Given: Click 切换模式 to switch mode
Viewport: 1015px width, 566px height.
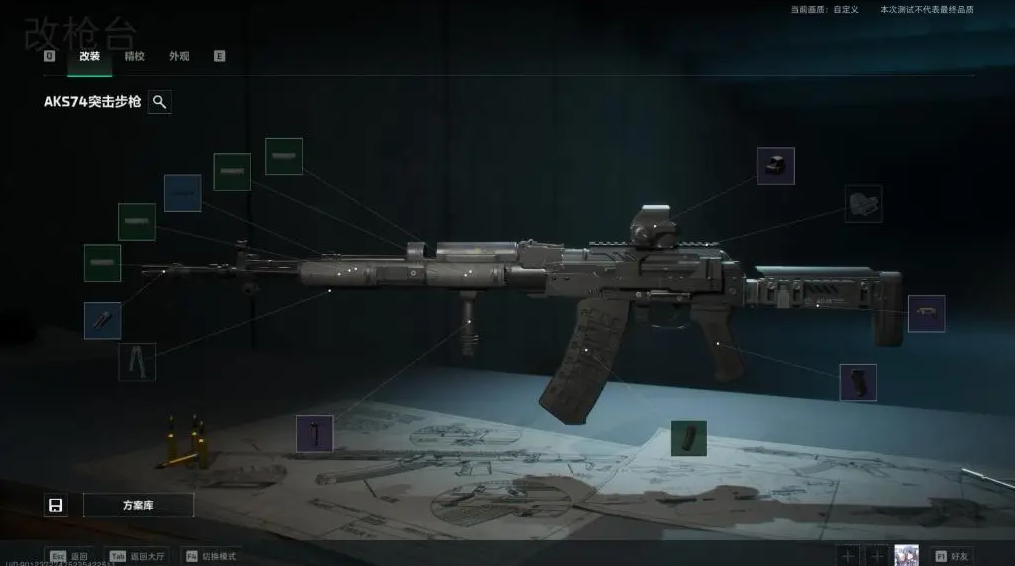Looking at the screenshot, I should [x=212, y=556].
